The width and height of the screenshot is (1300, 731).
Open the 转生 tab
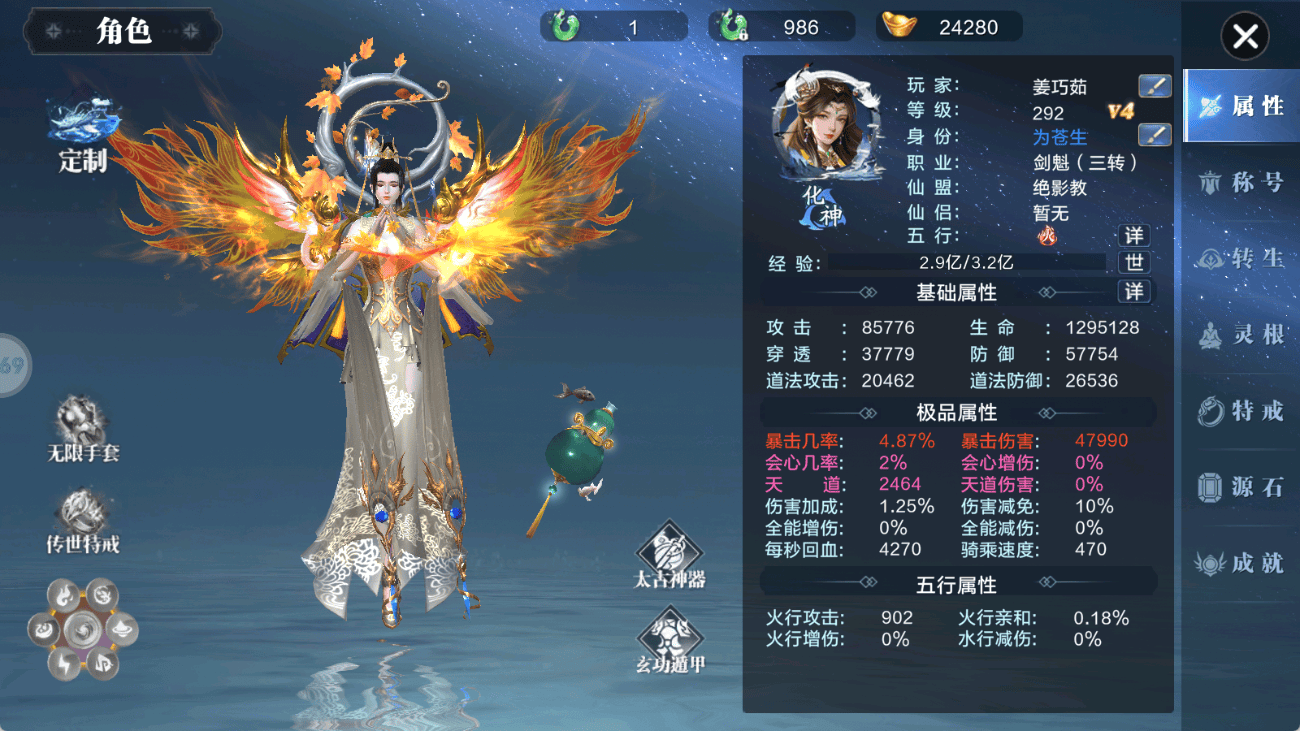click(1240, 258)
